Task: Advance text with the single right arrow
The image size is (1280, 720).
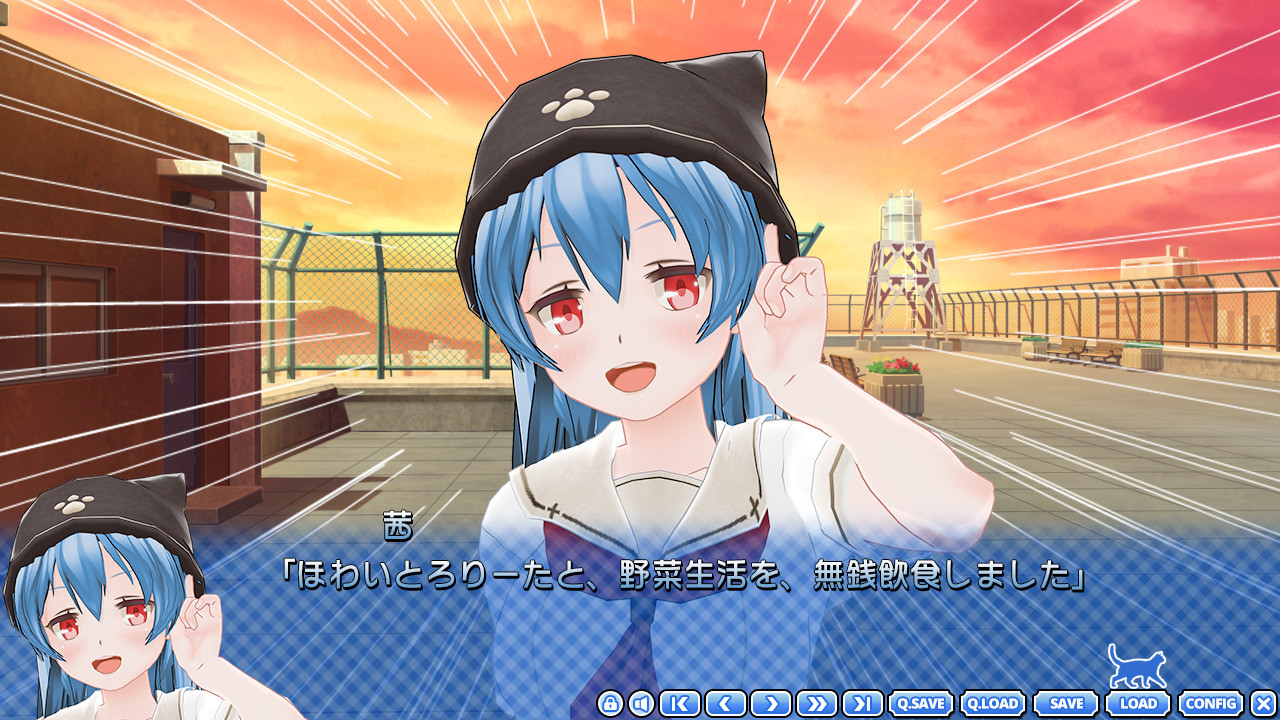Action: [x=771, y=704]
